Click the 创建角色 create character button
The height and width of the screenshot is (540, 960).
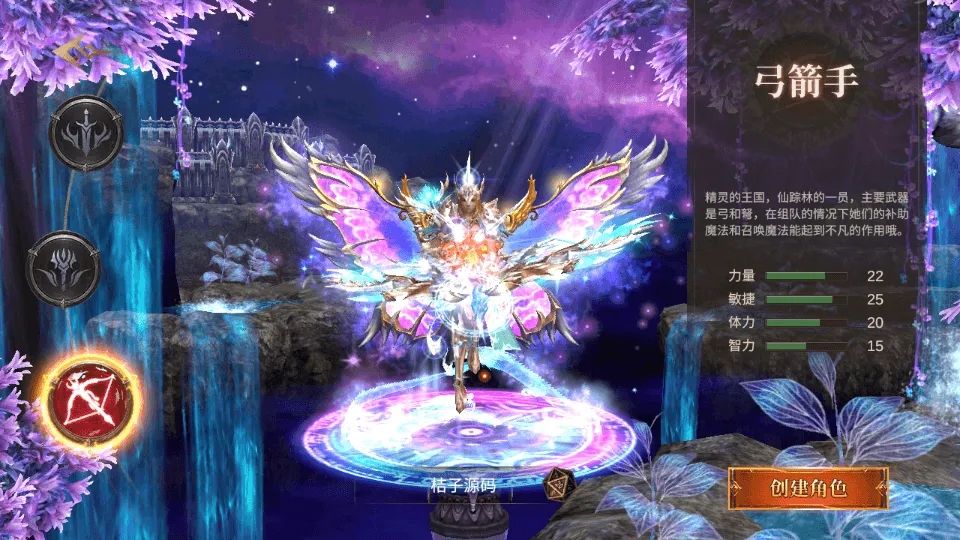(x=808, y=489)
